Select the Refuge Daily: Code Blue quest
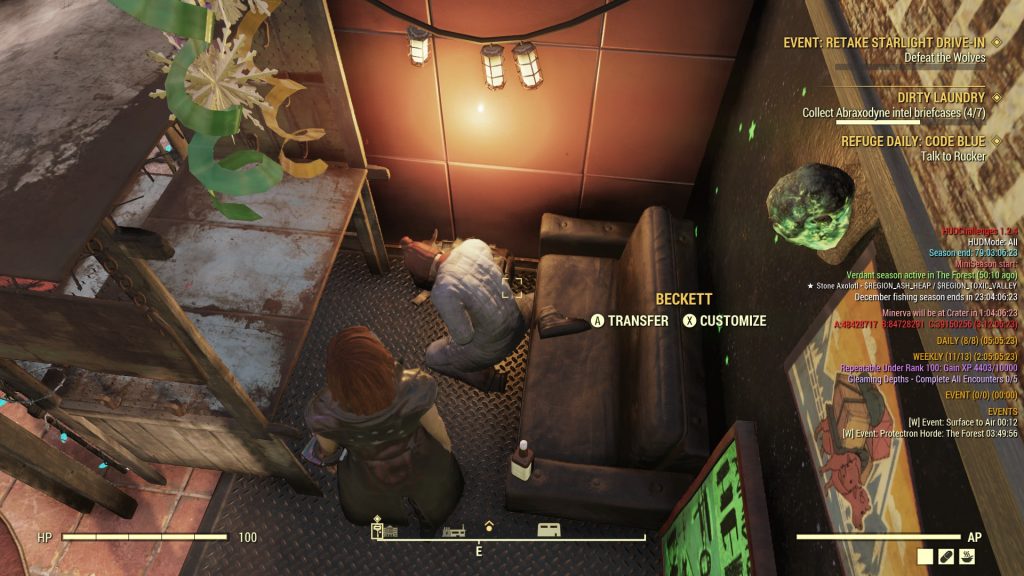 pyautogui.click(x=913, y=142)
